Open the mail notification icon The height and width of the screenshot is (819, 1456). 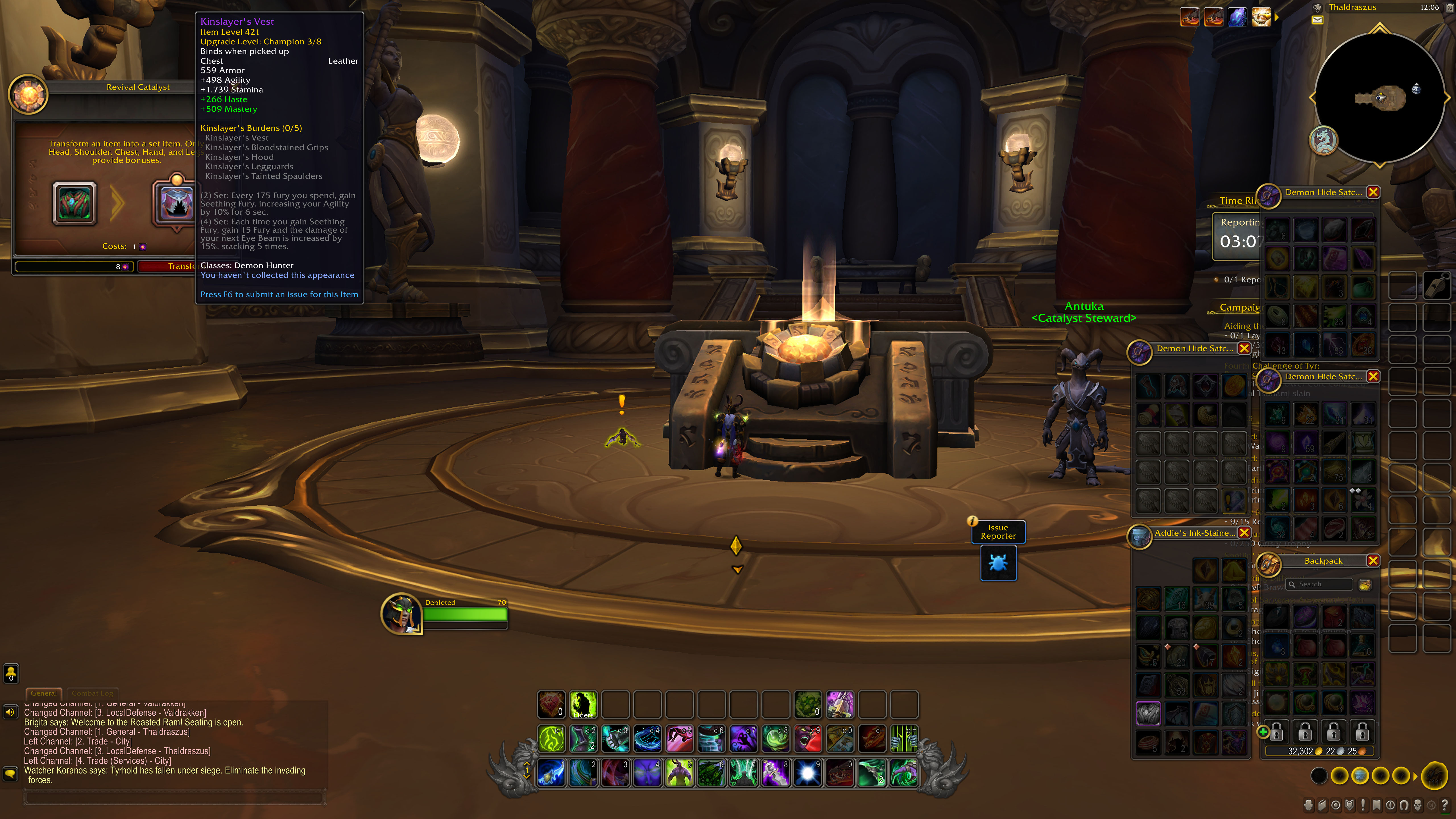(1318, 20)
